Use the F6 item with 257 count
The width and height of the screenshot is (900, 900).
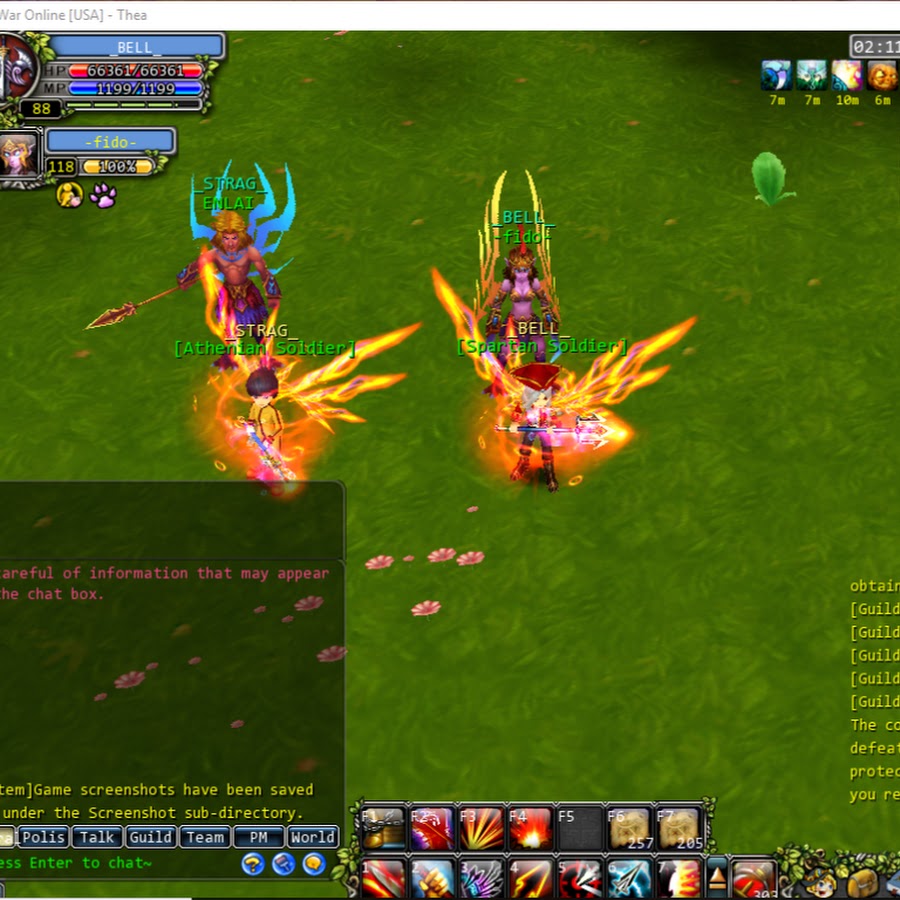pos(629,829)
